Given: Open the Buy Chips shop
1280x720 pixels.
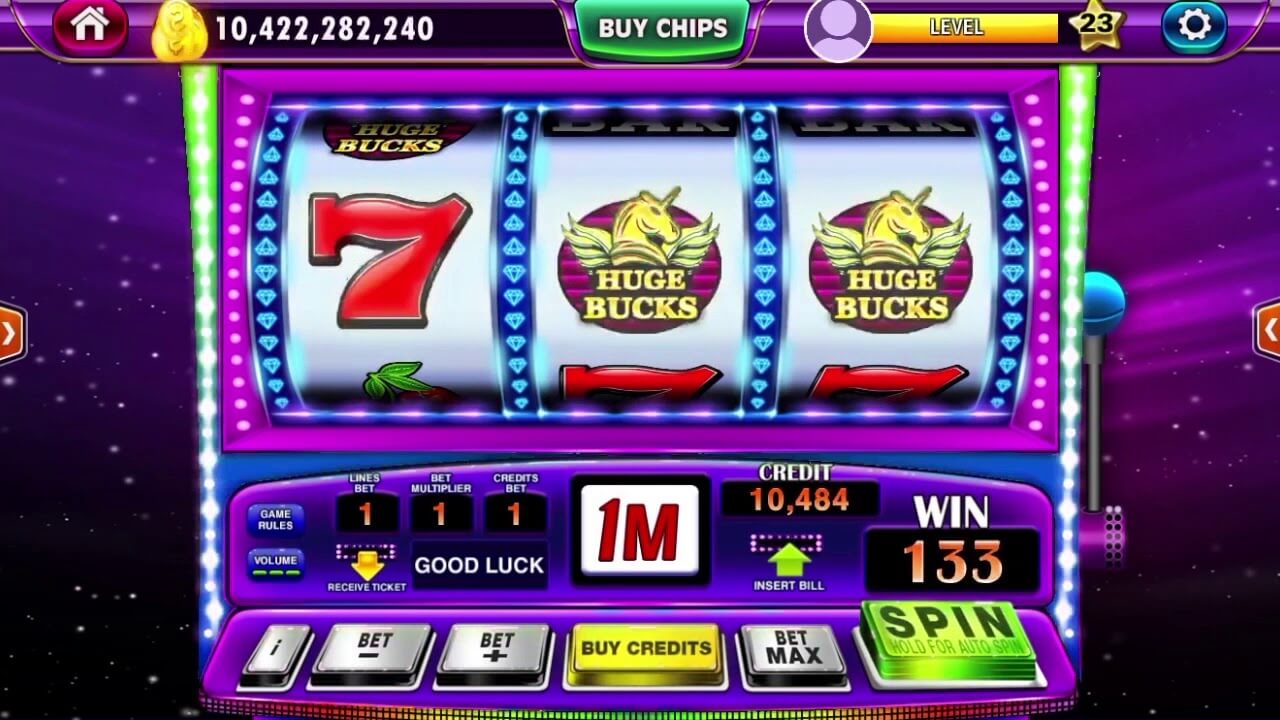Looking at the screenshot, I should (x=662, y=28).
